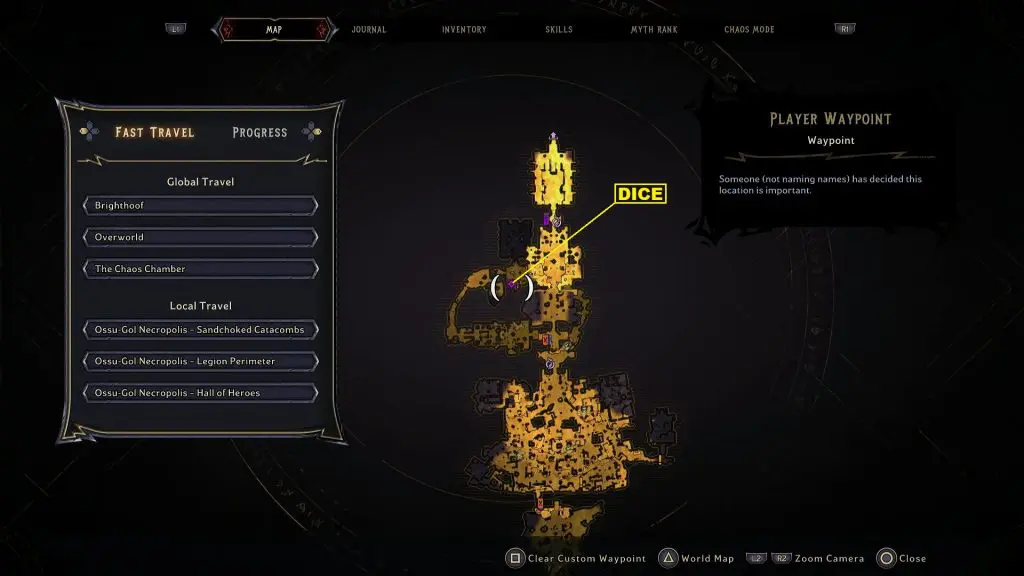This screenshot has width=1024, height=576.
Task: Fast travel to Brighthoof
Action: tap(201, 206)
